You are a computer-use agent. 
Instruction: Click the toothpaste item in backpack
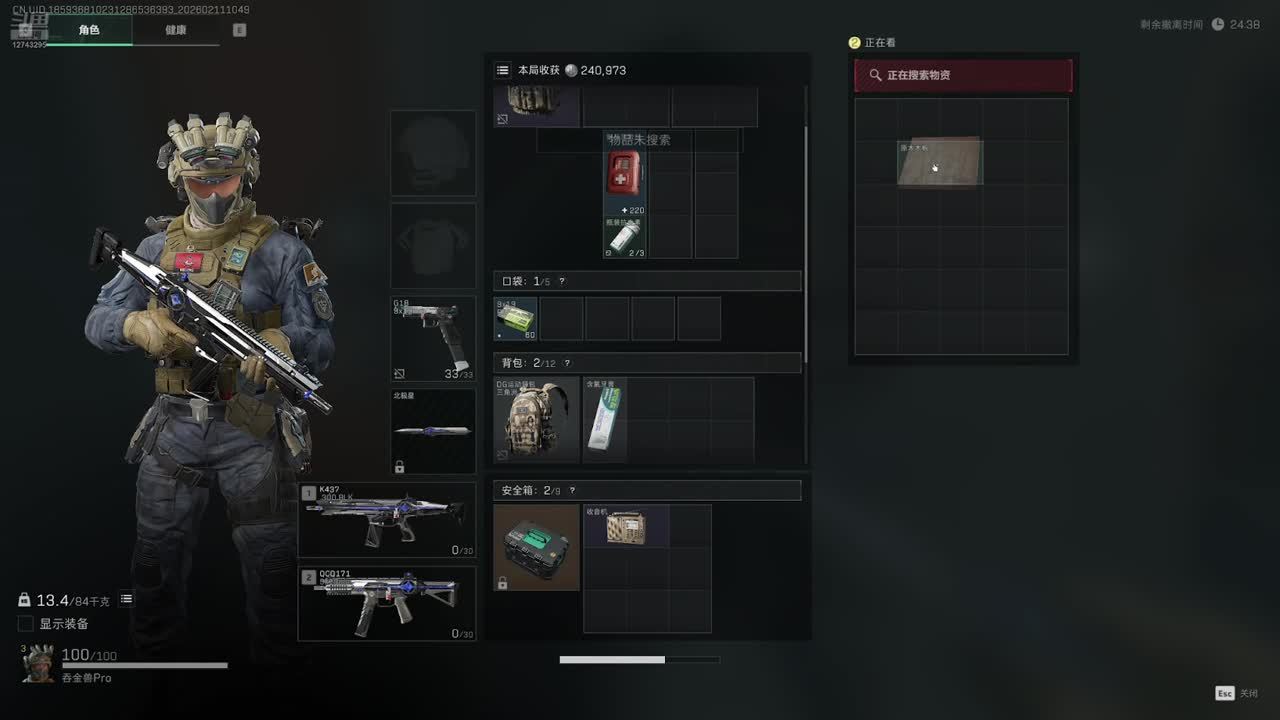point(605,420)
